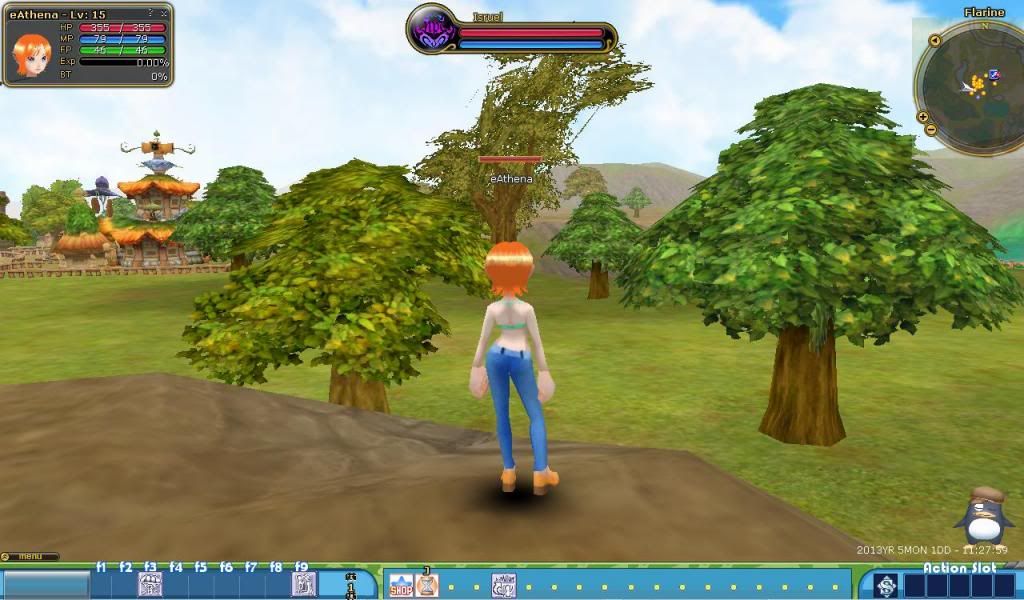Select the Isruel target portrait icon
This screenshot has height=600, width=1024.
point(434,31)
